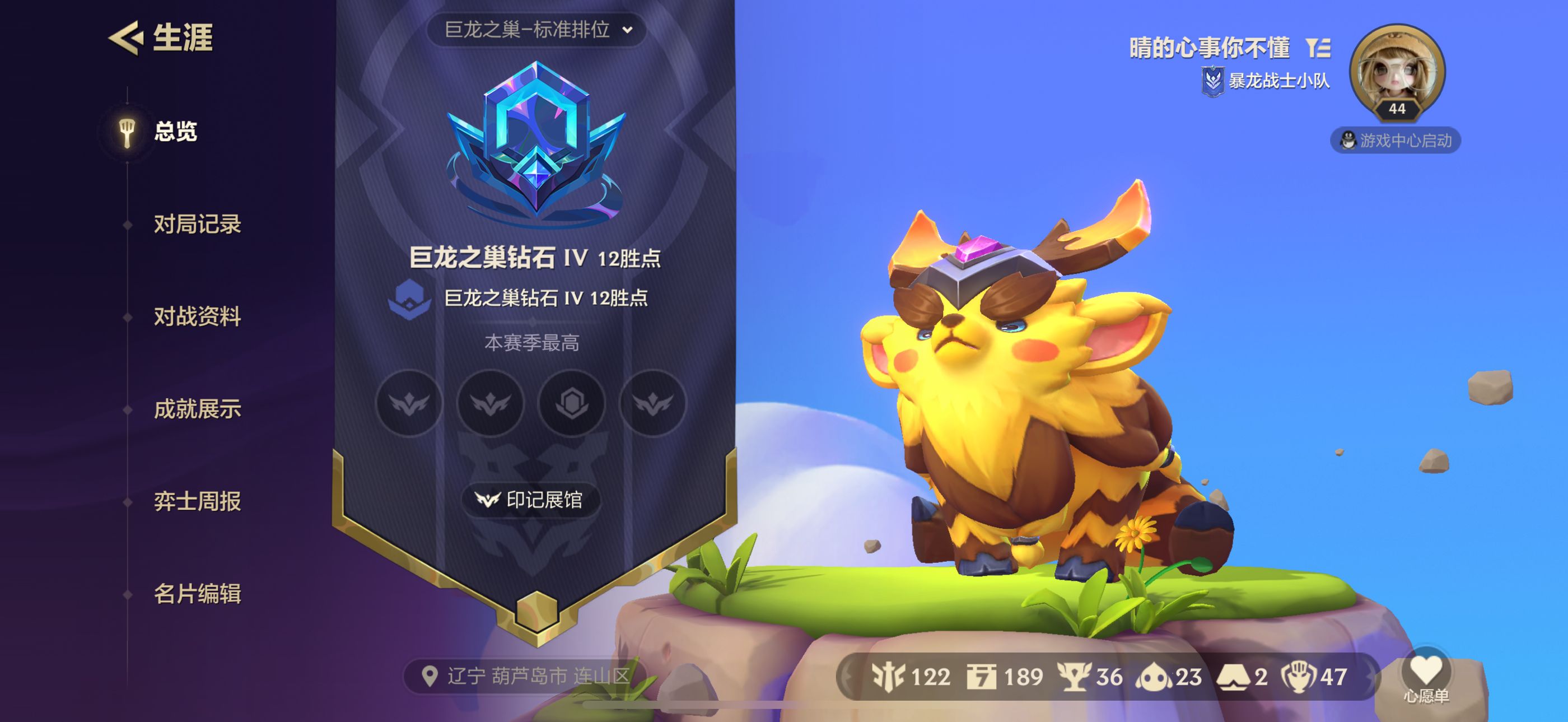Select the 暴龙战士小队 team name badge

1266,81
